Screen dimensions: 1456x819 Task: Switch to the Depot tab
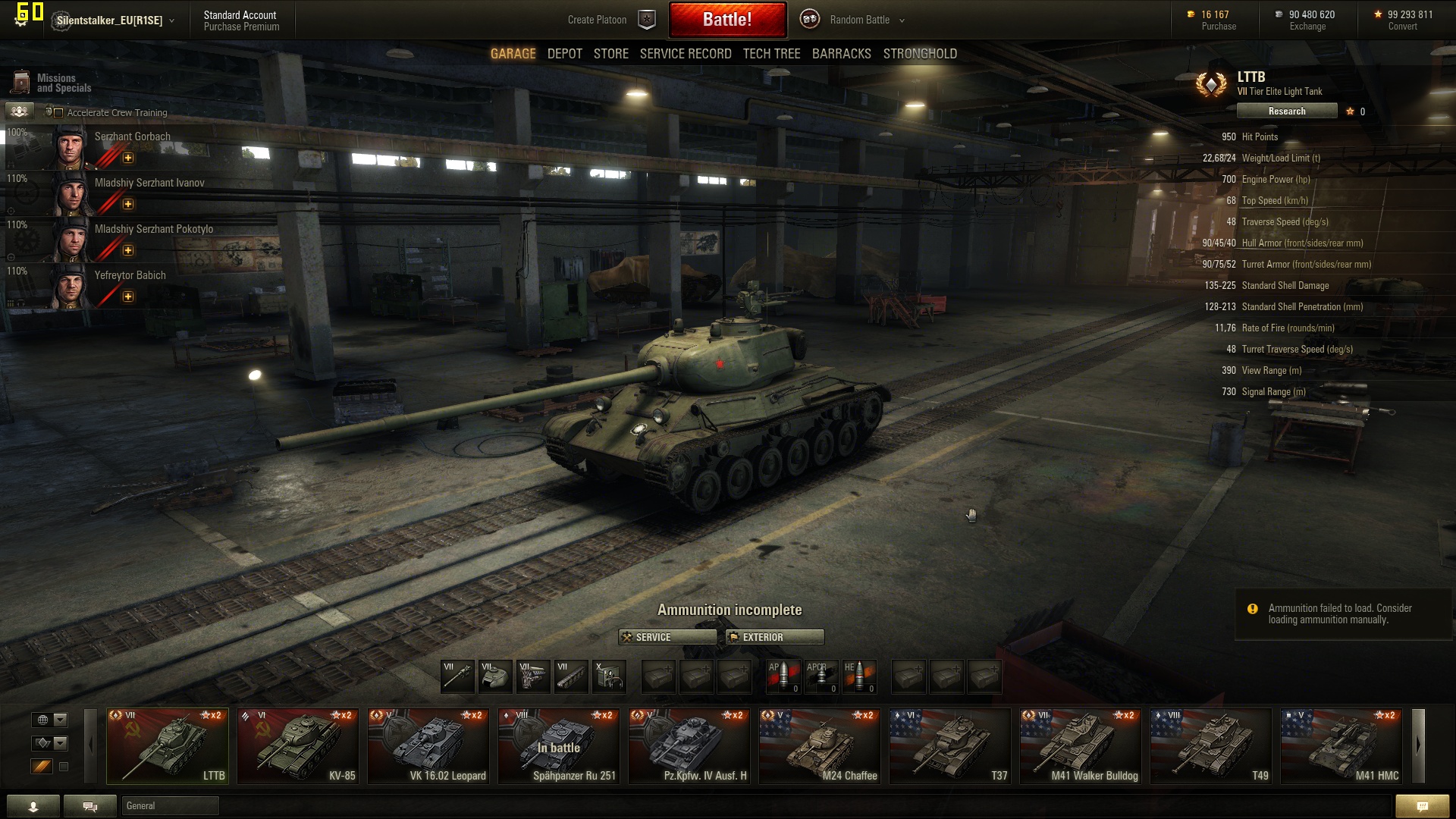564,54
